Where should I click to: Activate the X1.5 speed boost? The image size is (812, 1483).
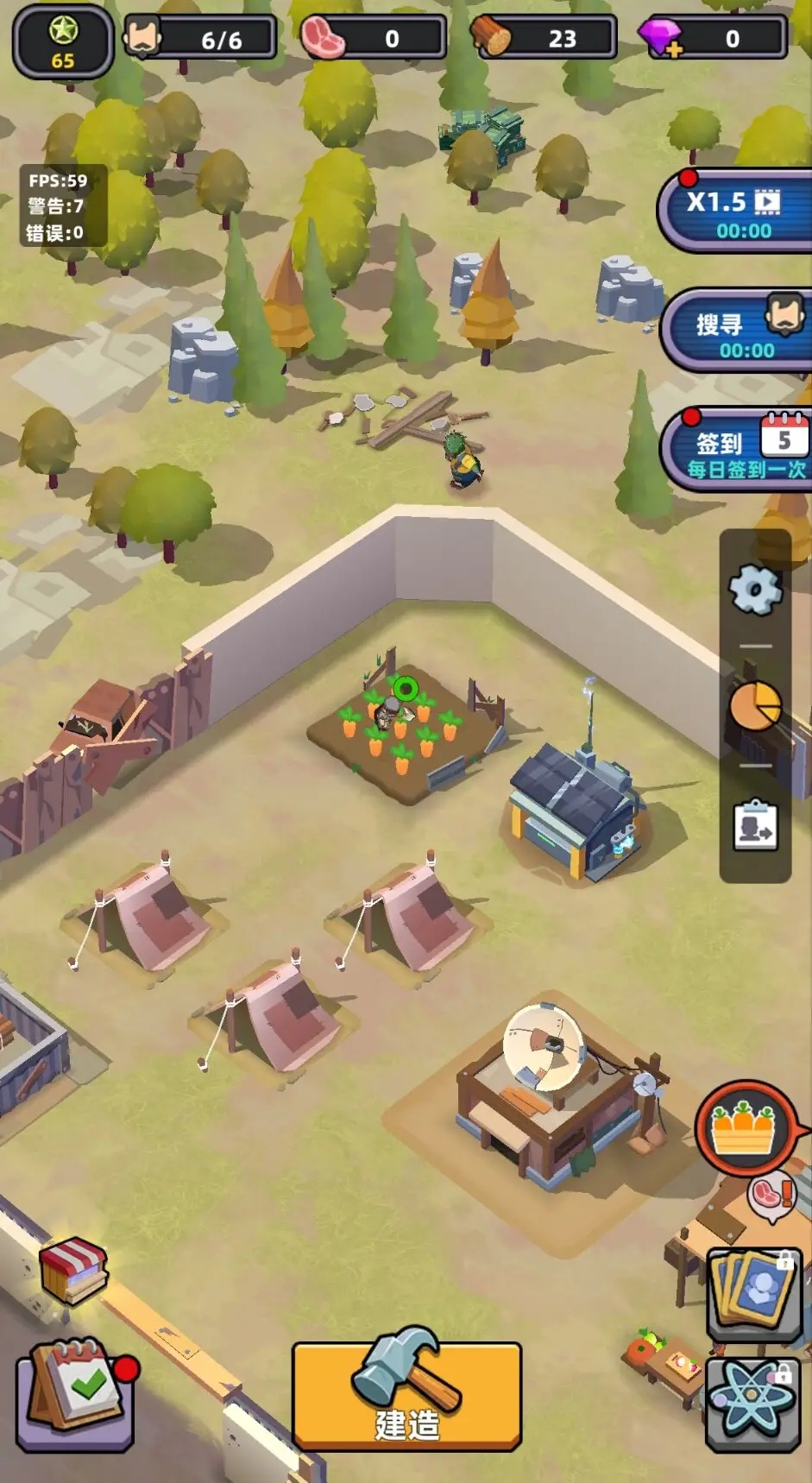pyautogui.click(x=733, y=212)
